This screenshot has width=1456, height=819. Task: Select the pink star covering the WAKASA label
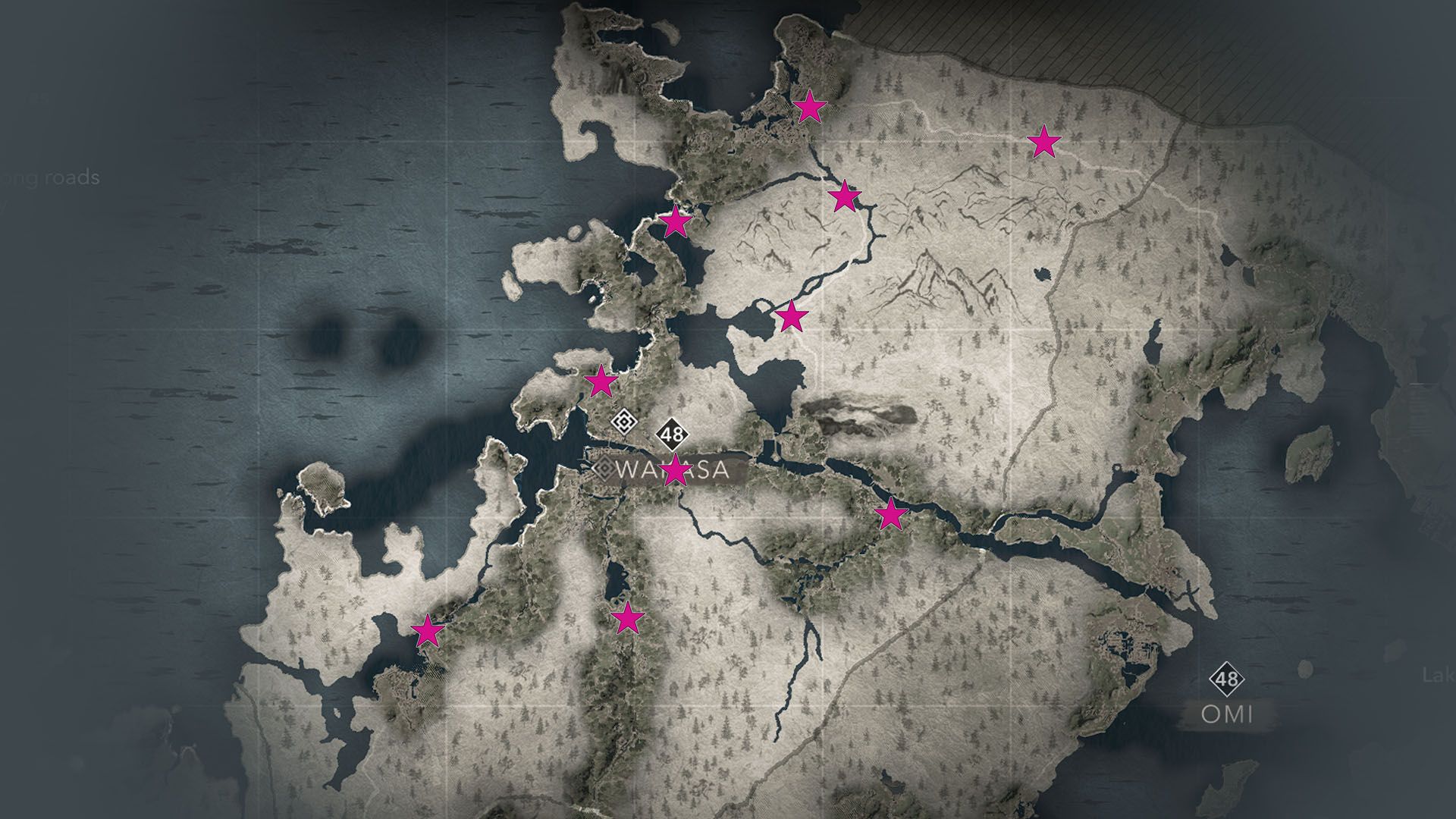tap(676, 470)
